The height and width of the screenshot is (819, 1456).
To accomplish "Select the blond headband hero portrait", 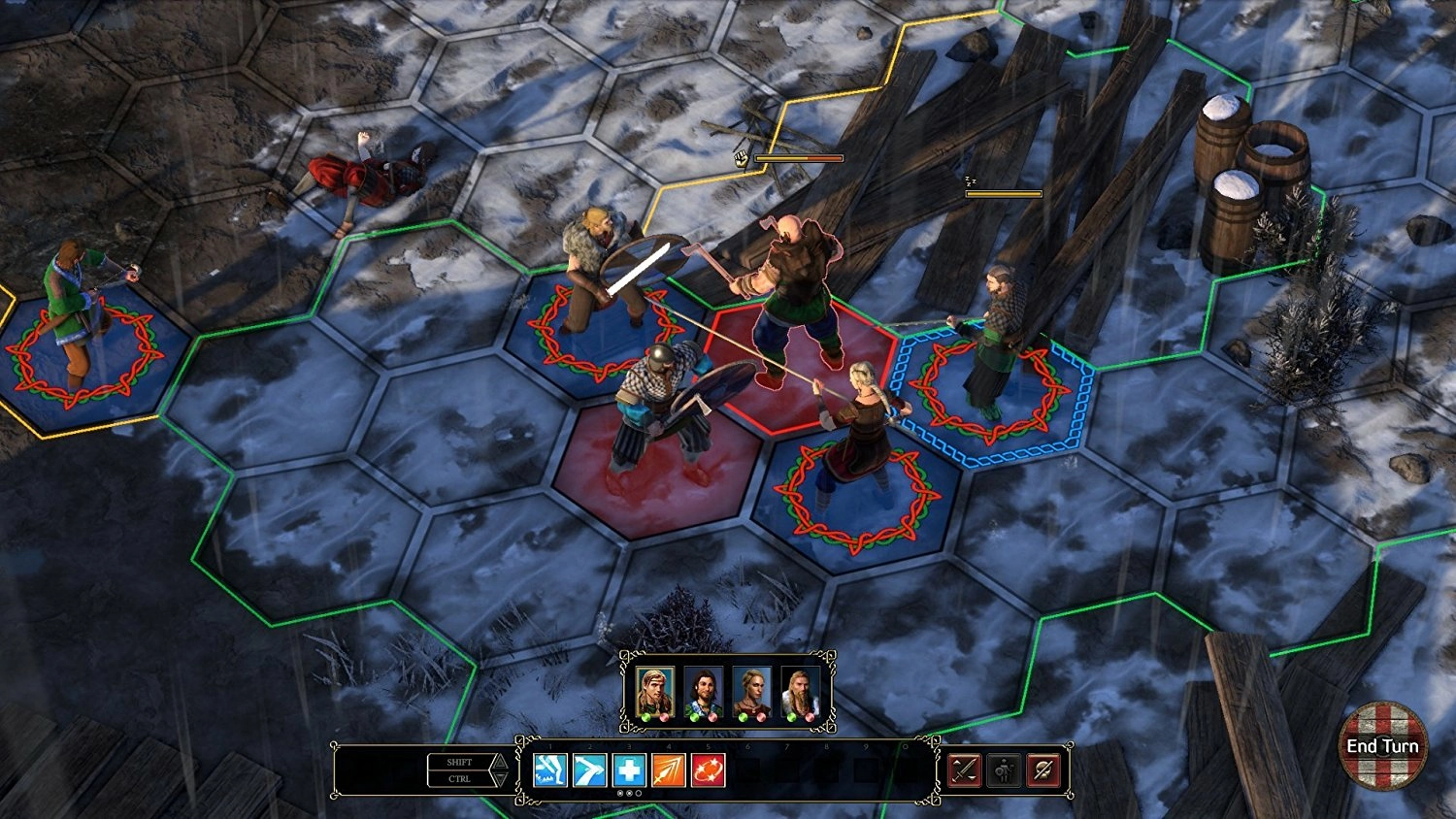I will (x=654, y=692).
